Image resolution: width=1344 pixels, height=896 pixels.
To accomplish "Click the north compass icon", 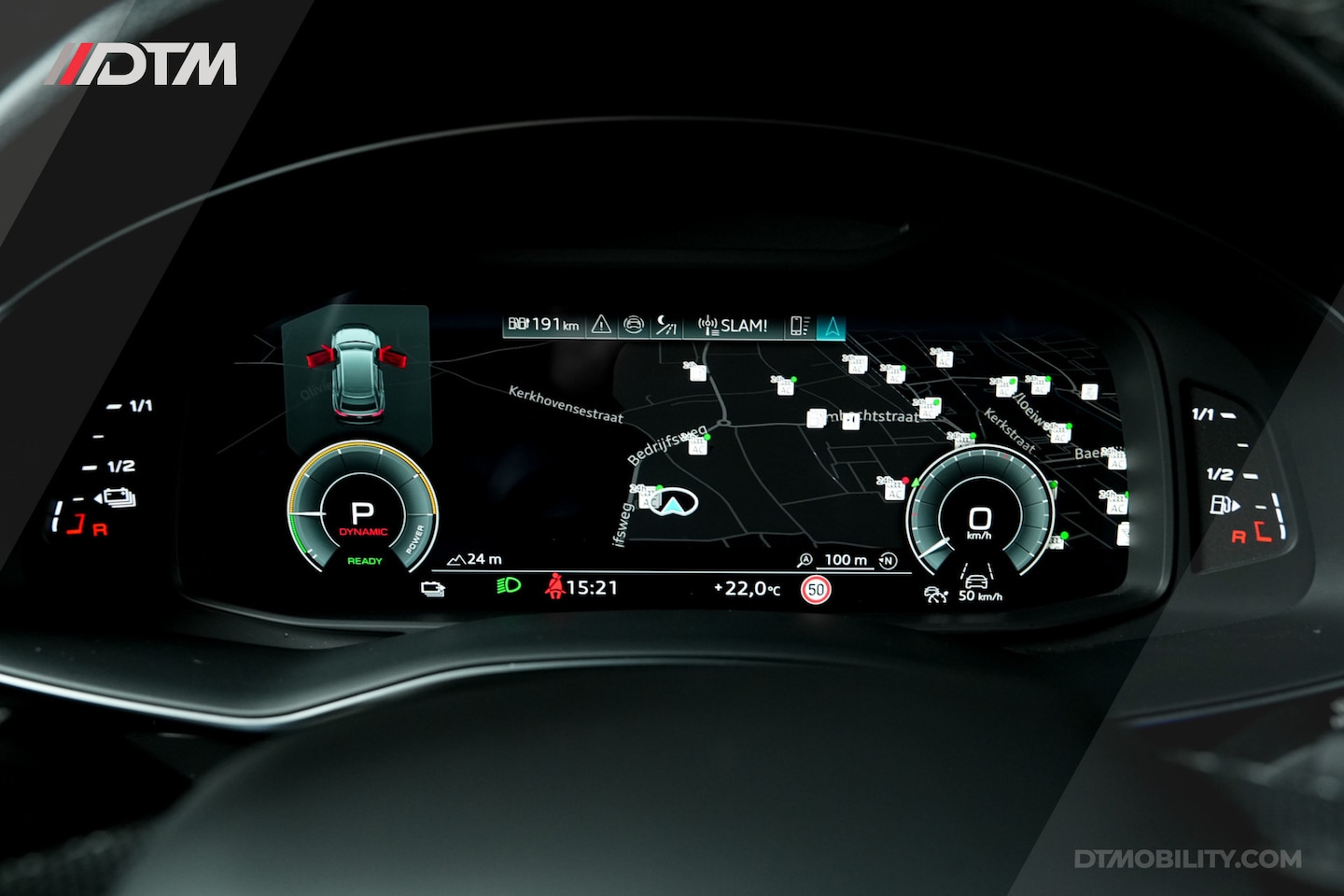I will click(x=888, y=560).
